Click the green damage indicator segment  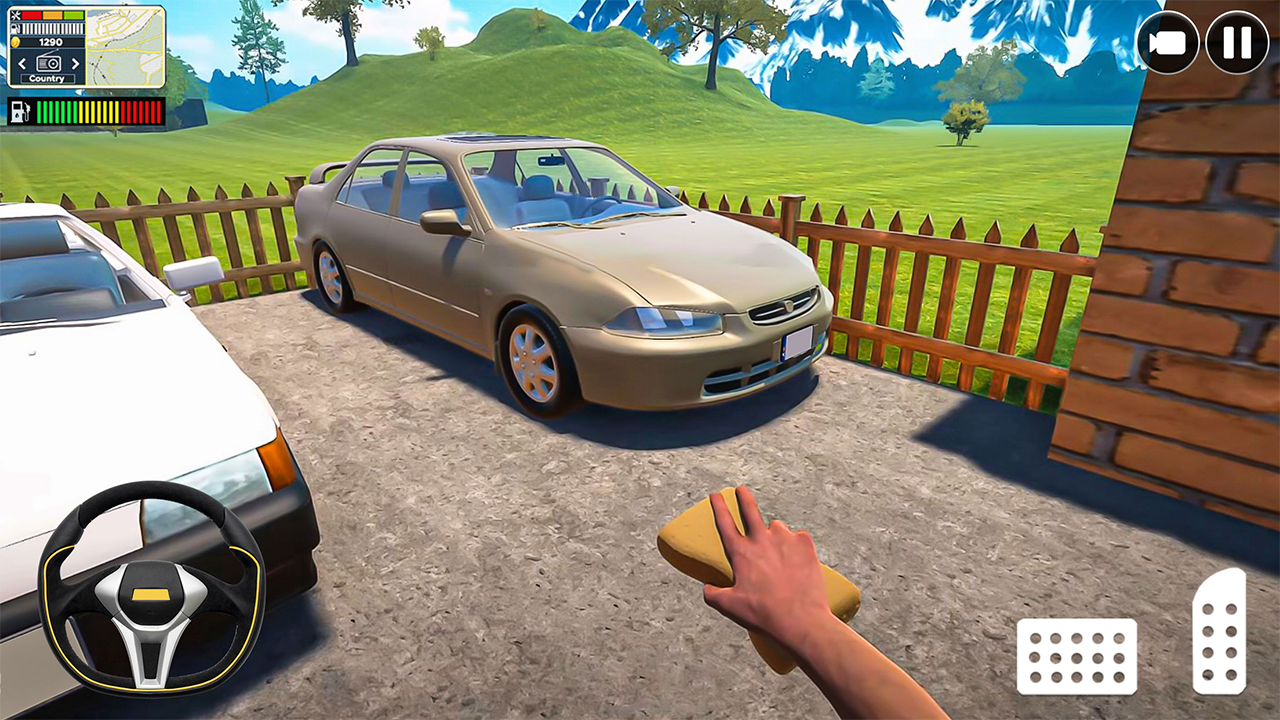pyautogui.click(x=73, y=16)
